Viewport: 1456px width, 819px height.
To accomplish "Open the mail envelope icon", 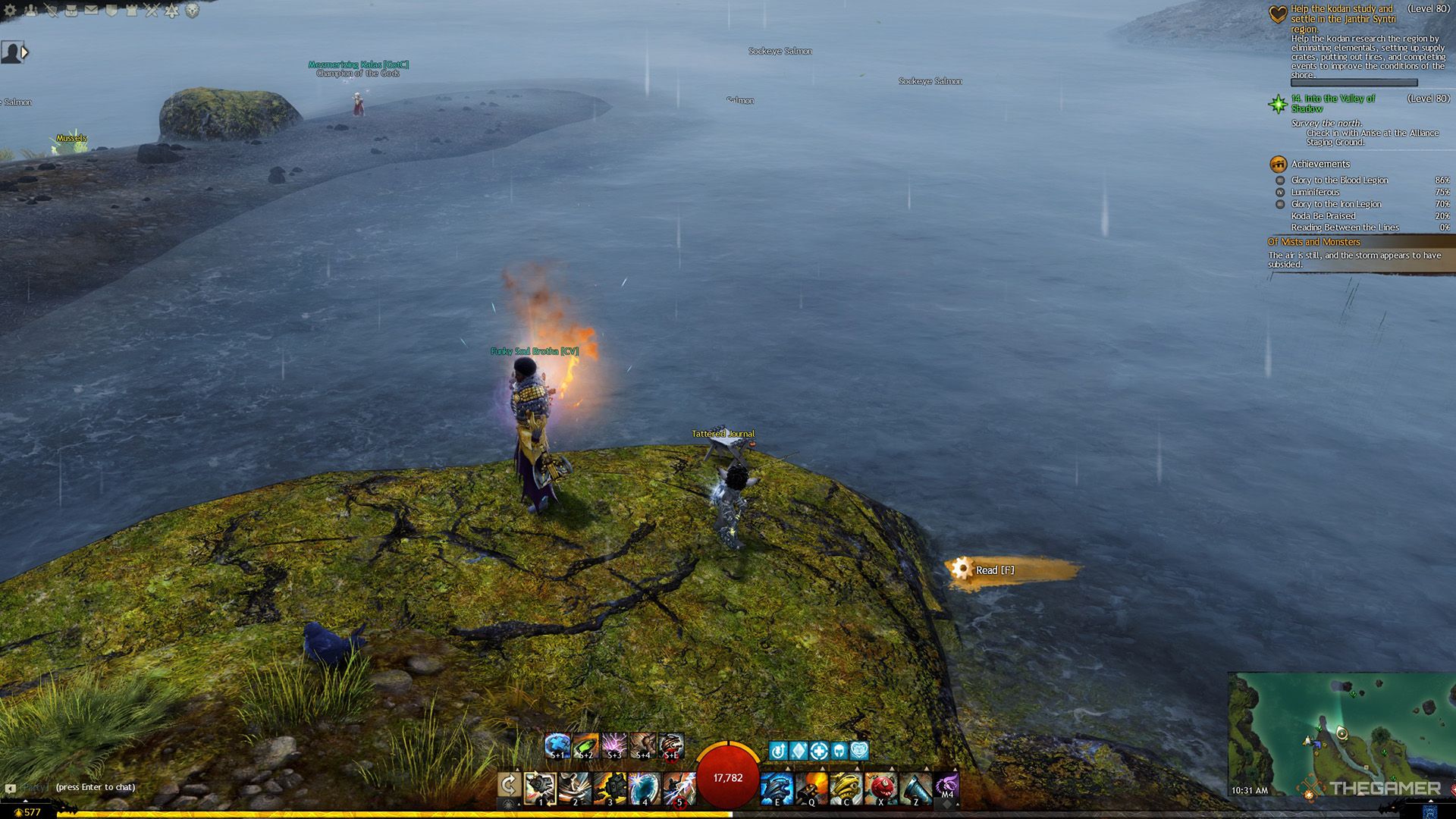I will point(91,11).
